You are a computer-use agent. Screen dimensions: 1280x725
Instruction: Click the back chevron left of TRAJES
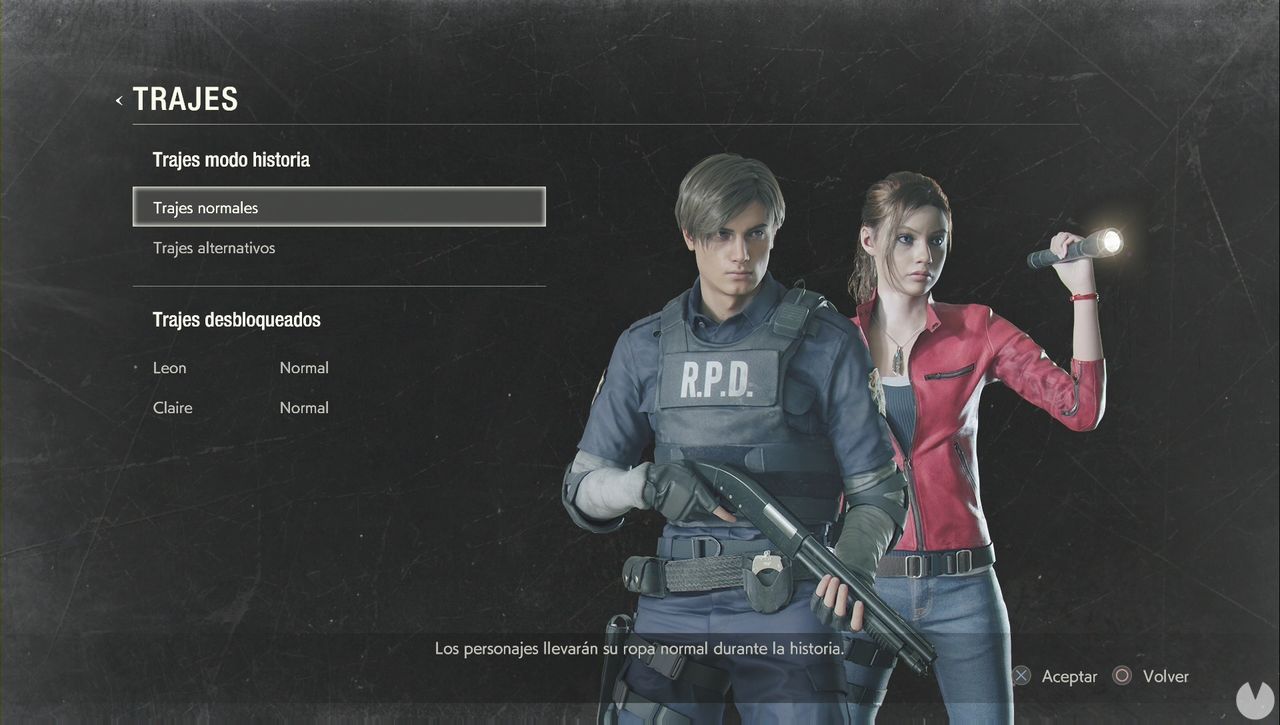point(118,100)
